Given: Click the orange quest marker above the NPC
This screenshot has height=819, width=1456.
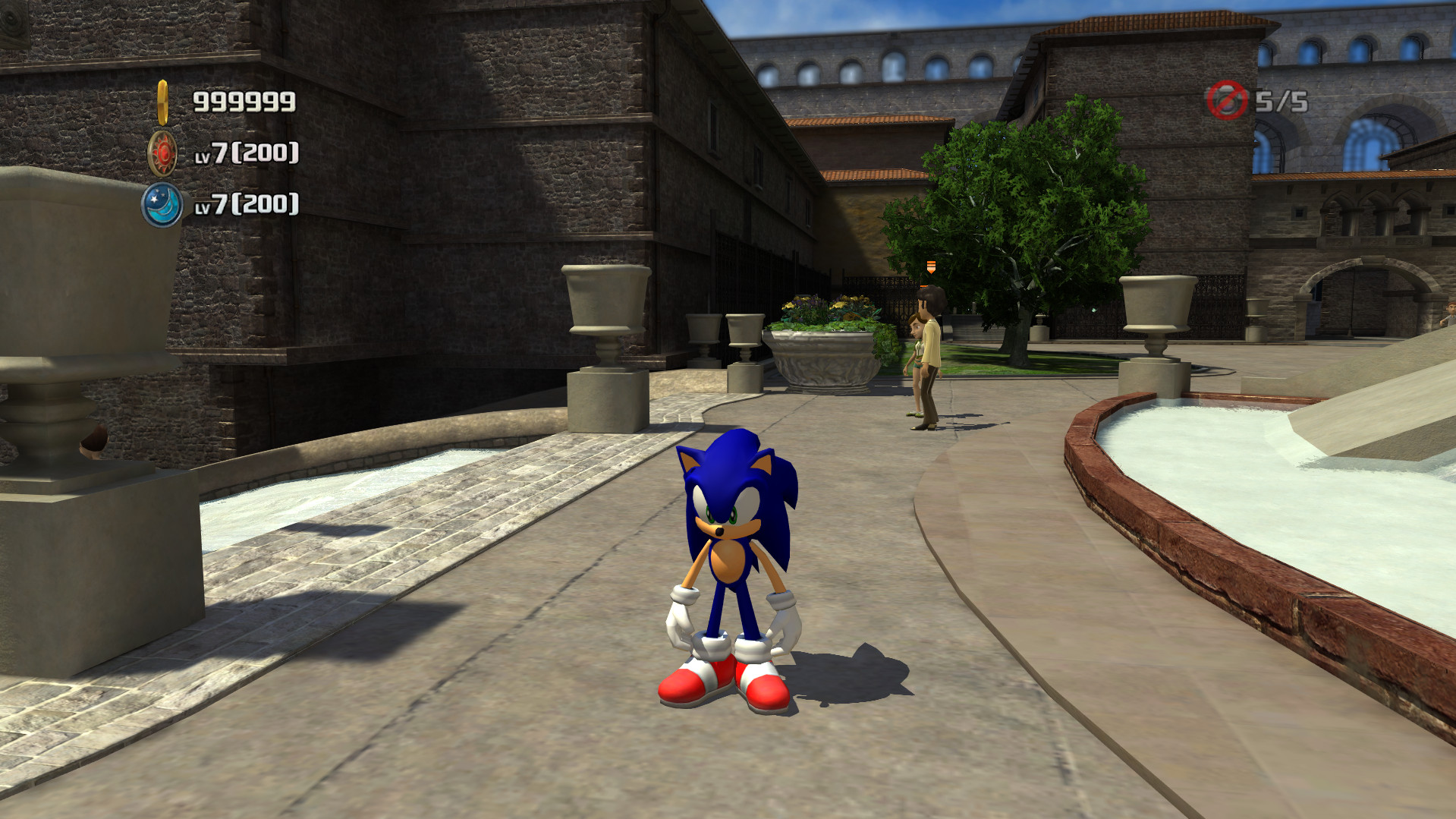Looking at the screenshot, I should point(929,267).
